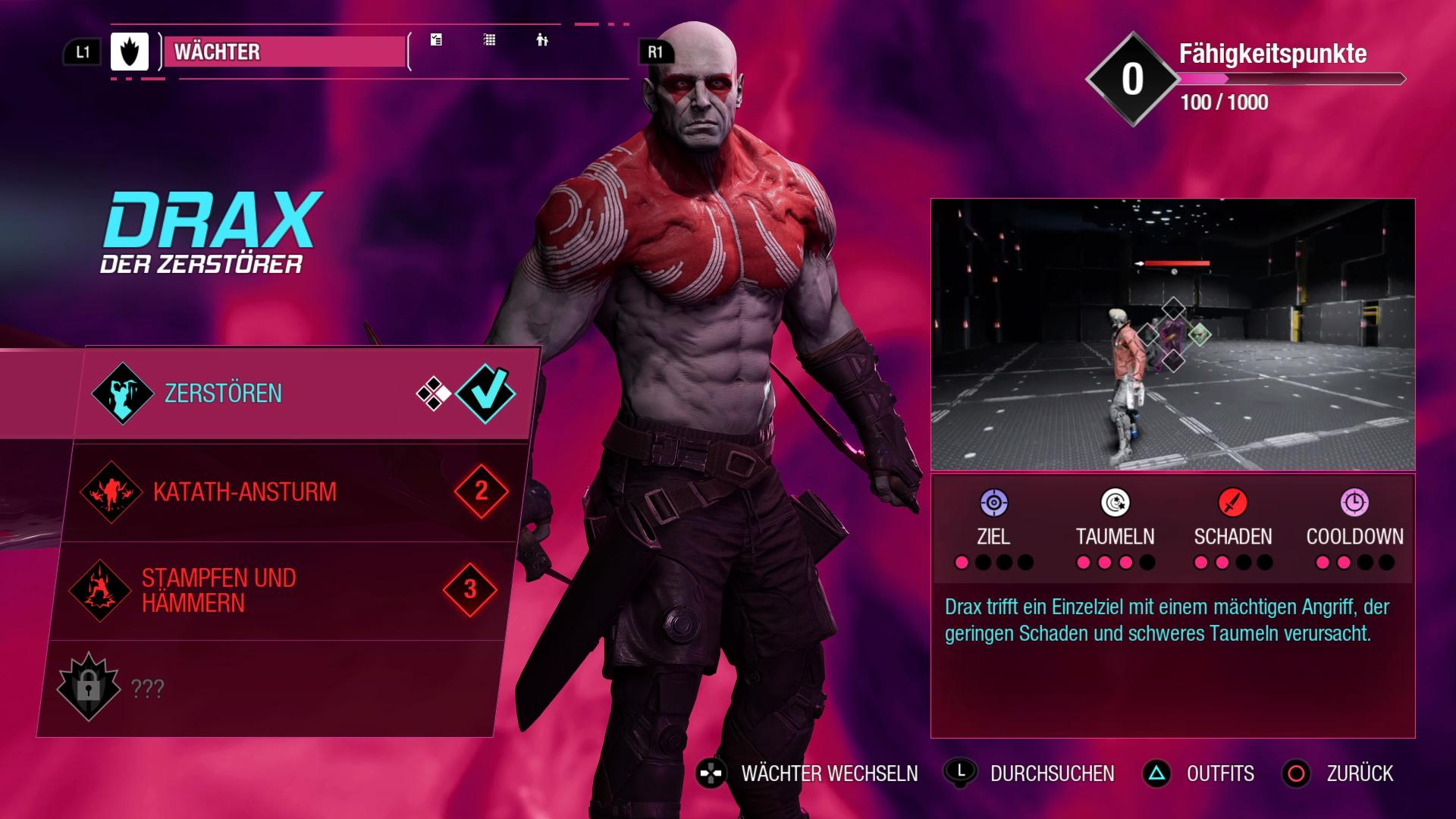Open the adult-and-child figure tab
Screen dimensions: 1456x819
pyautogui.click(x=541, y=40)
